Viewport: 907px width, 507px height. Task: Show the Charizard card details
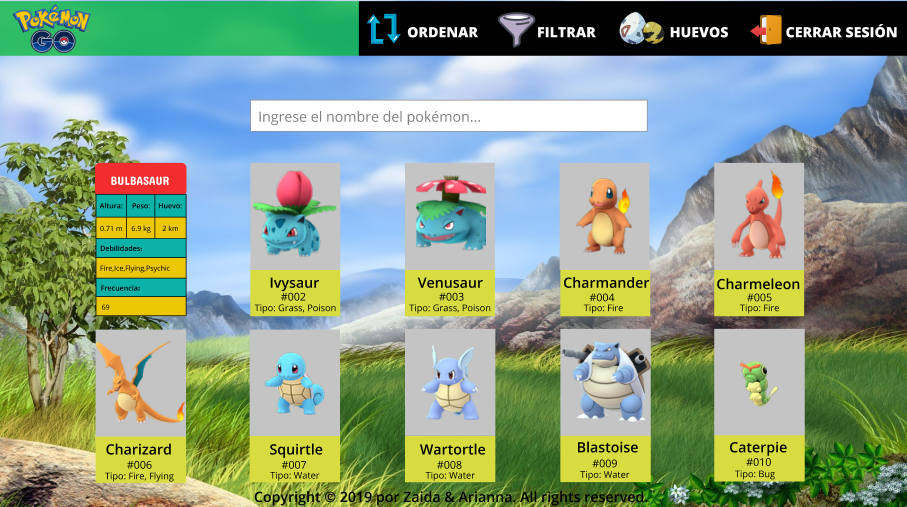point(140,406)
